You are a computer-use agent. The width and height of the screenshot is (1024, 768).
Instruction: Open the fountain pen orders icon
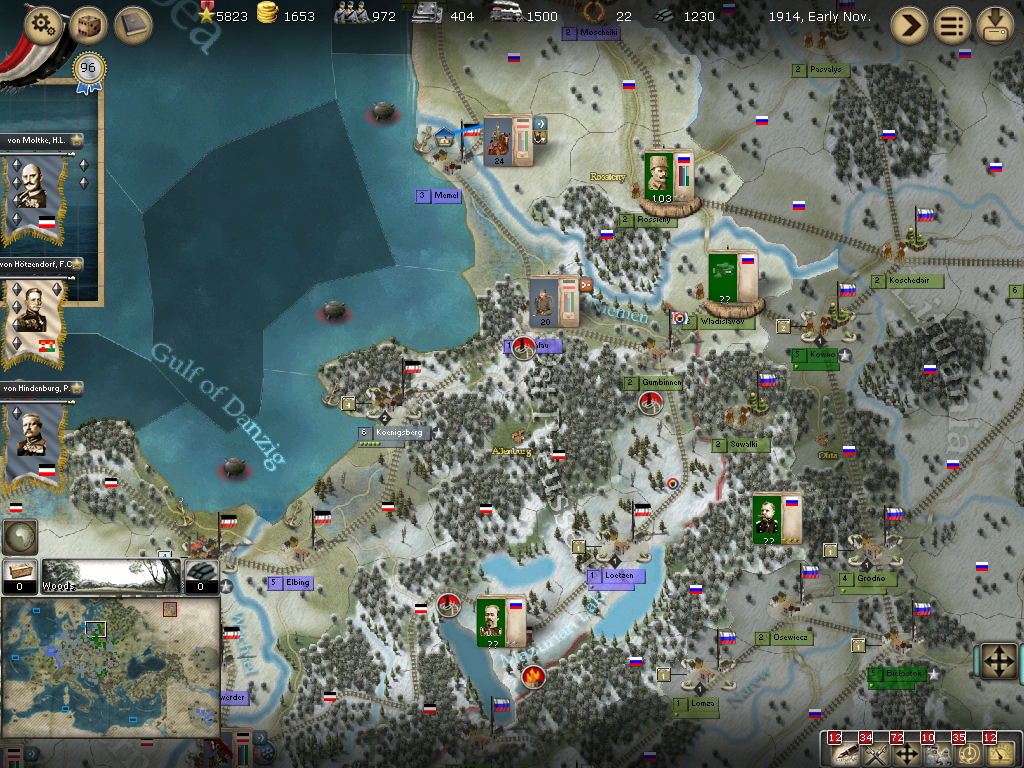click(x=845, y=752)
